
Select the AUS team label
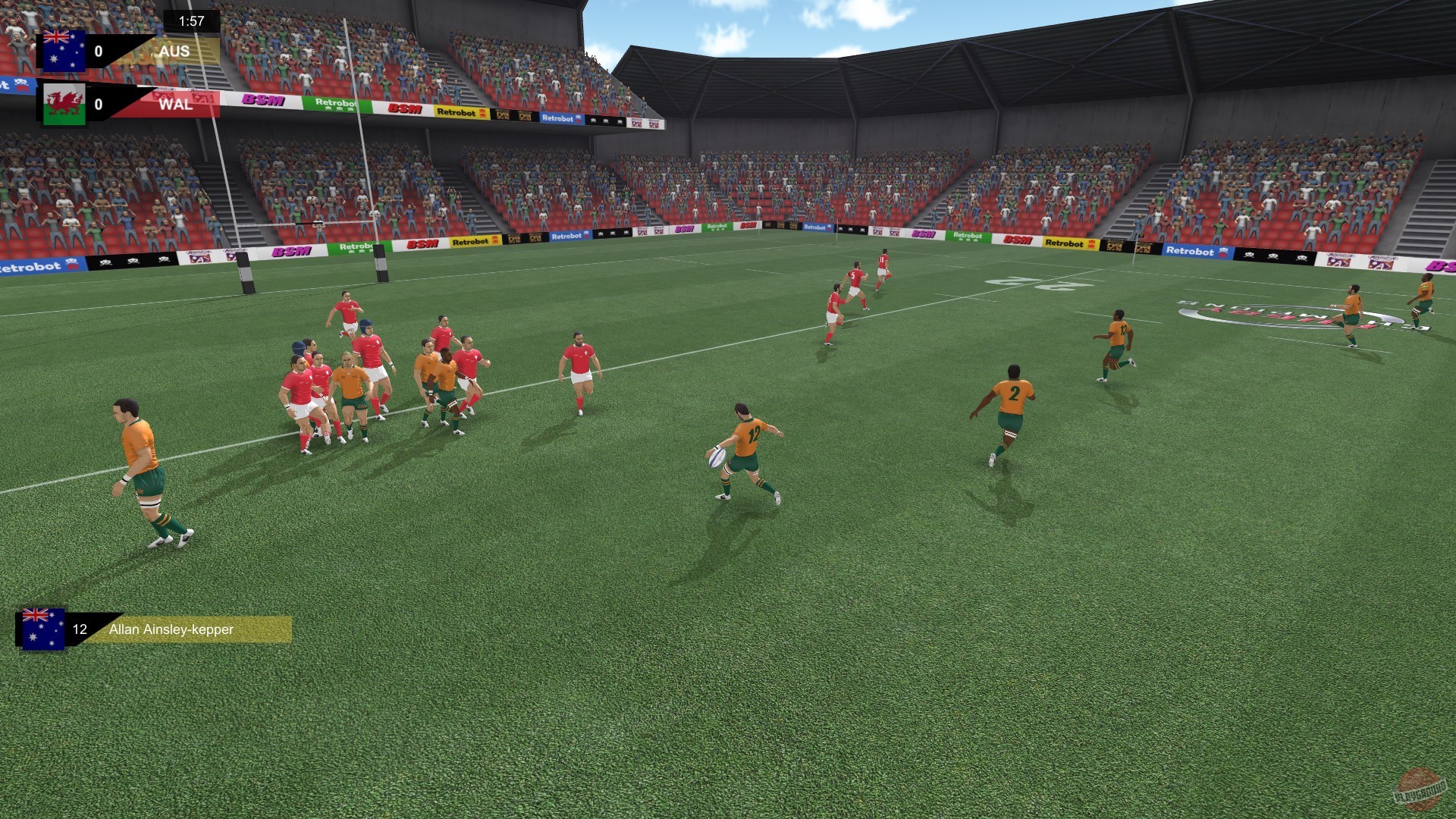175,52
